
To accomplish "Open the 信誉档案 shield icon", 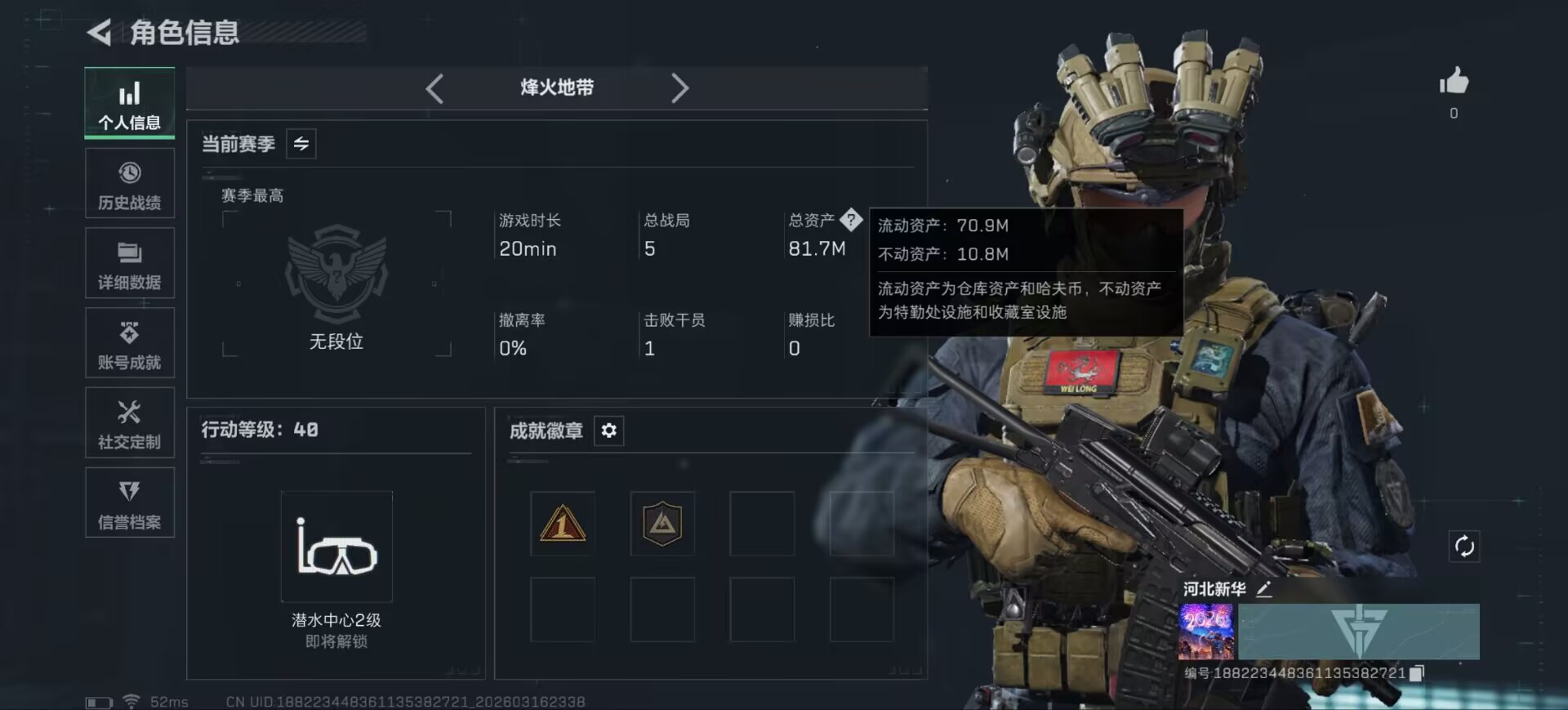I will pyautogui.click(x=130, y=502).
